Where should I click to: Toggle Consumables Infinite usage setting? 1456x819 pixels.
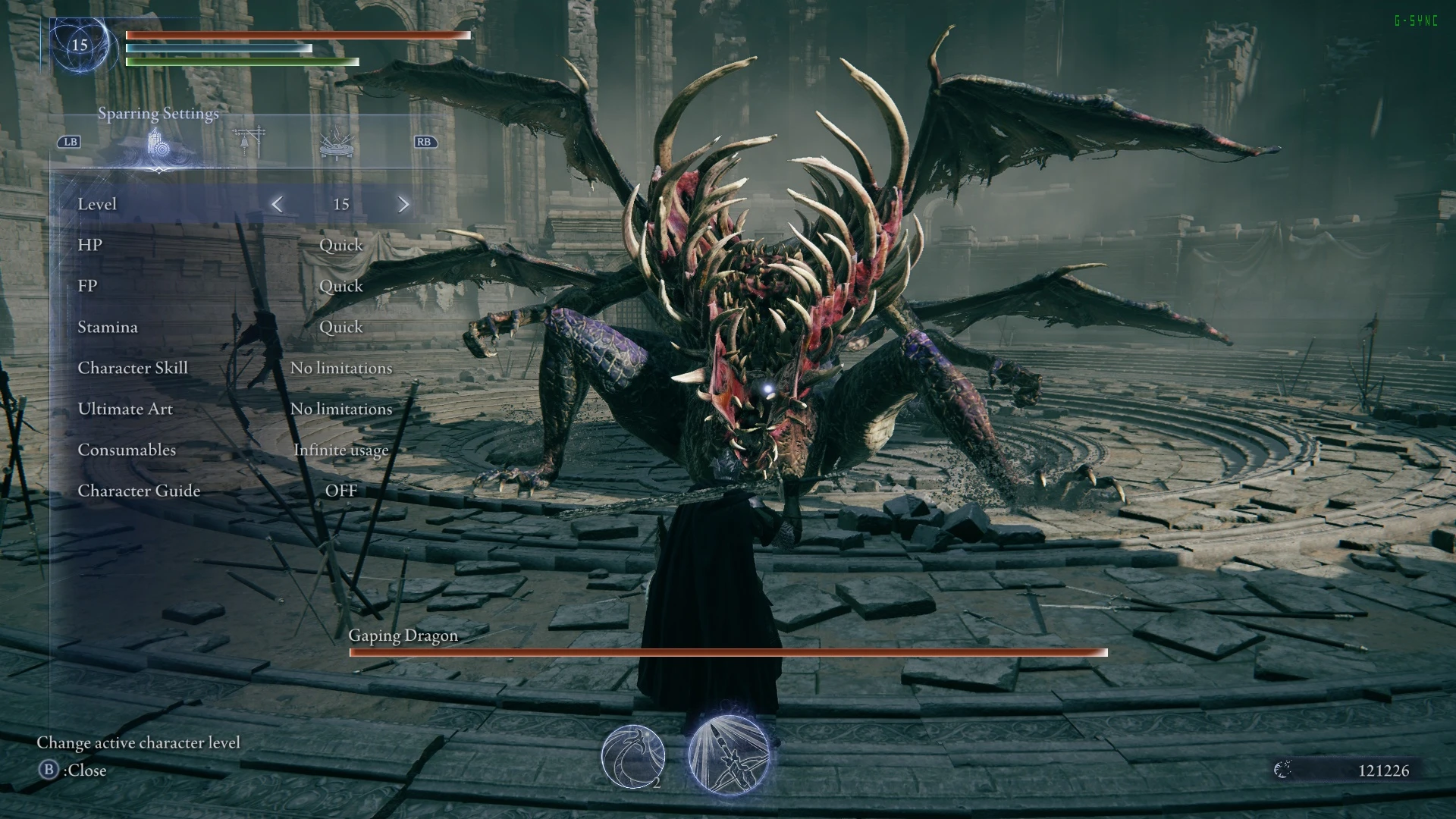click(340, 450)
